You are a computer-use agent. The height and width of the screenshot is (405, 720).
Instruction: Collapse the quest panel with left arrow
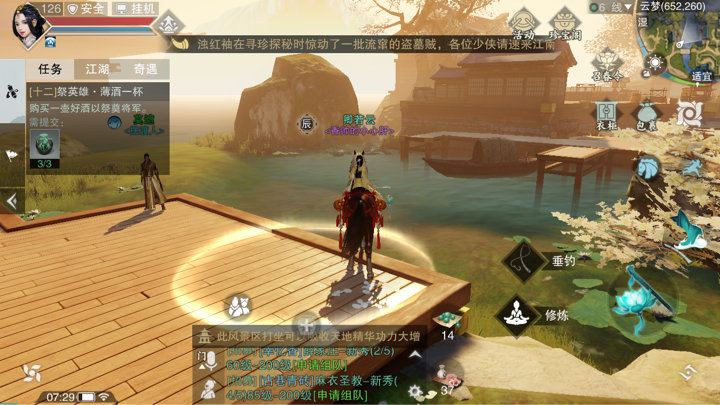12,200
